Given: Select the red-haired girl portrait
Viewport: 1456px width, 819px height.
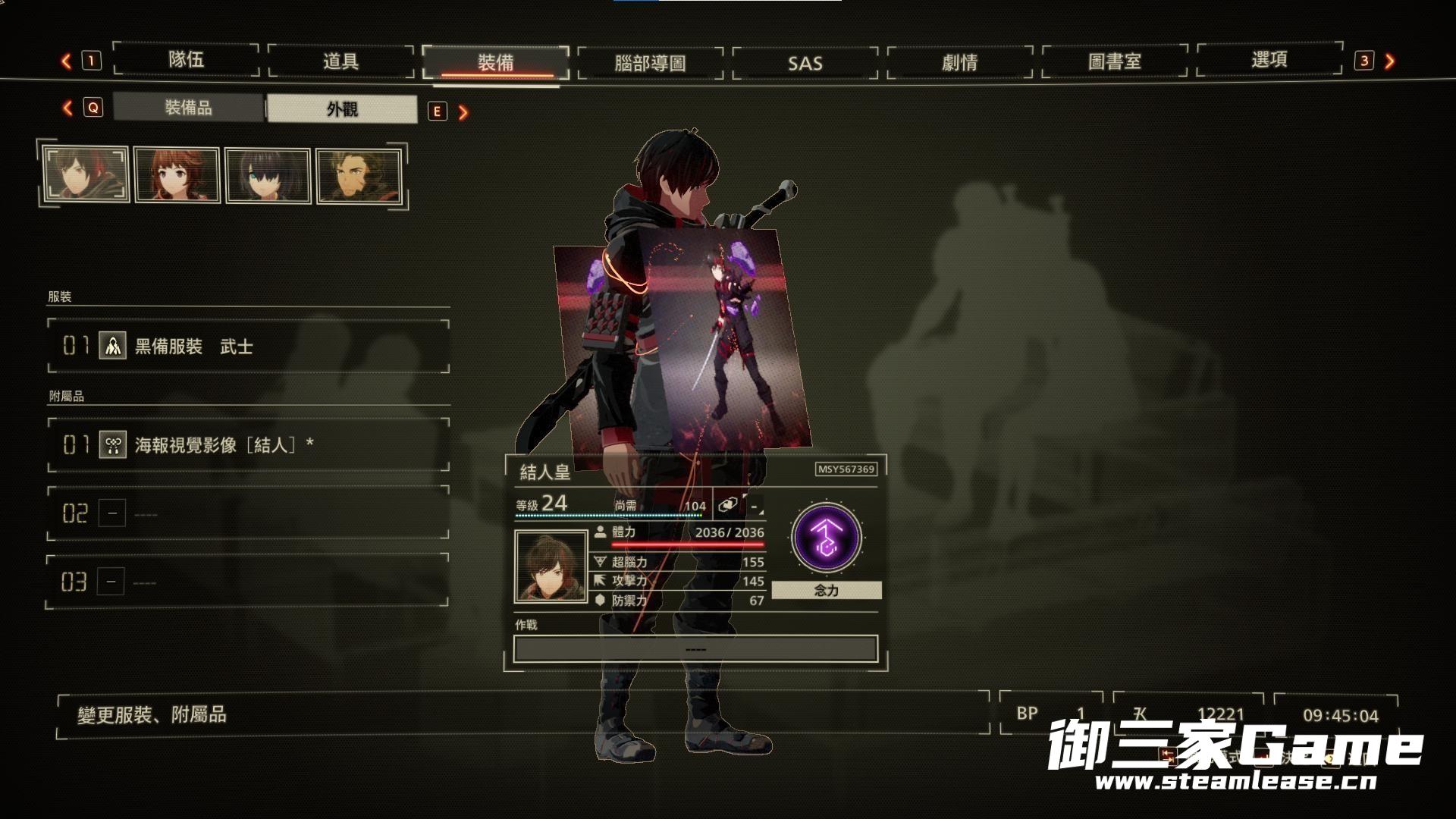Looking at the screenshot, I should pyautogui.click(x=177, y=175).
